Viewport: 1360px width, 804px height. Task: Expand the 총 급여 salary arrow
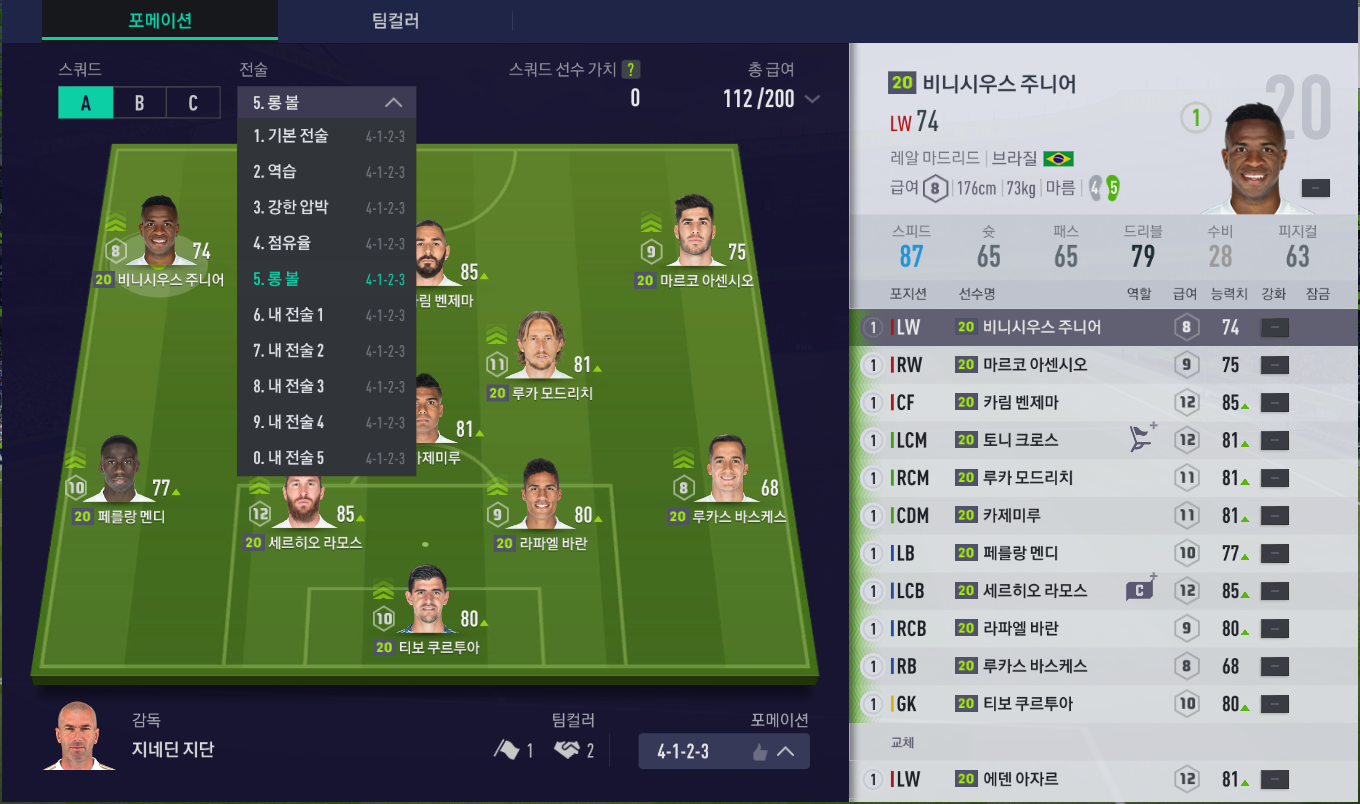(x=812, y=99)
